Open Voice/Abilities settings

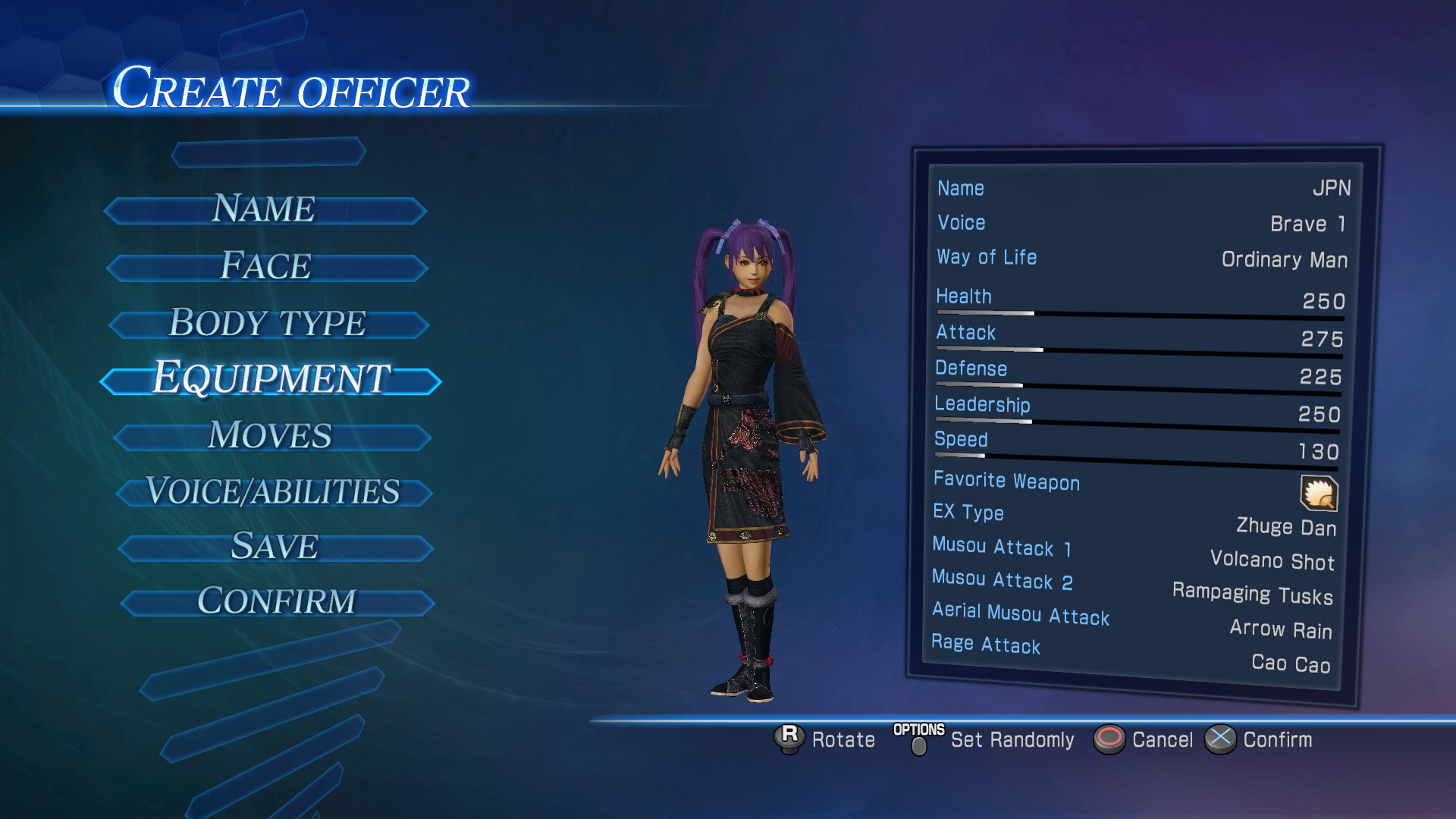273,492
